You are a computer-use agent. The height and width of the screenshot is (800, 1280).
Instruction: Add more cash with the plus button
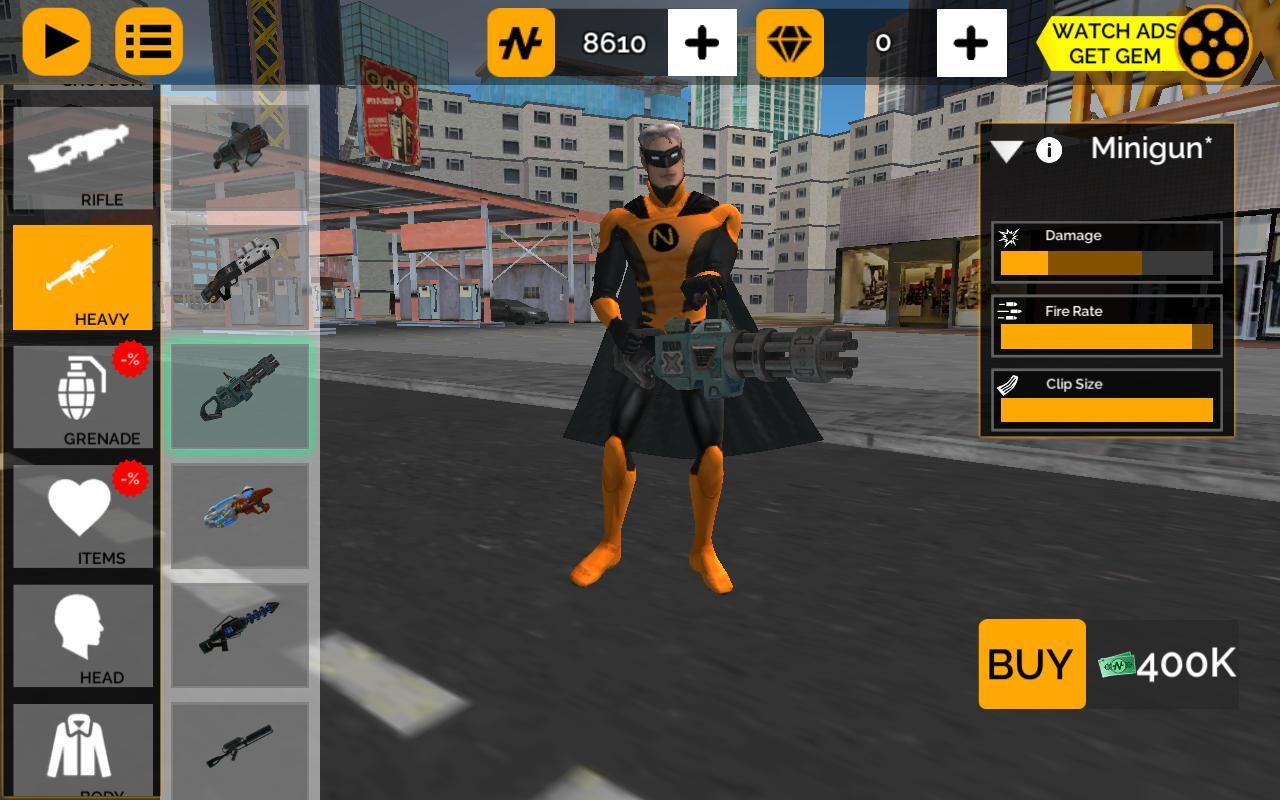pos(703,44)
